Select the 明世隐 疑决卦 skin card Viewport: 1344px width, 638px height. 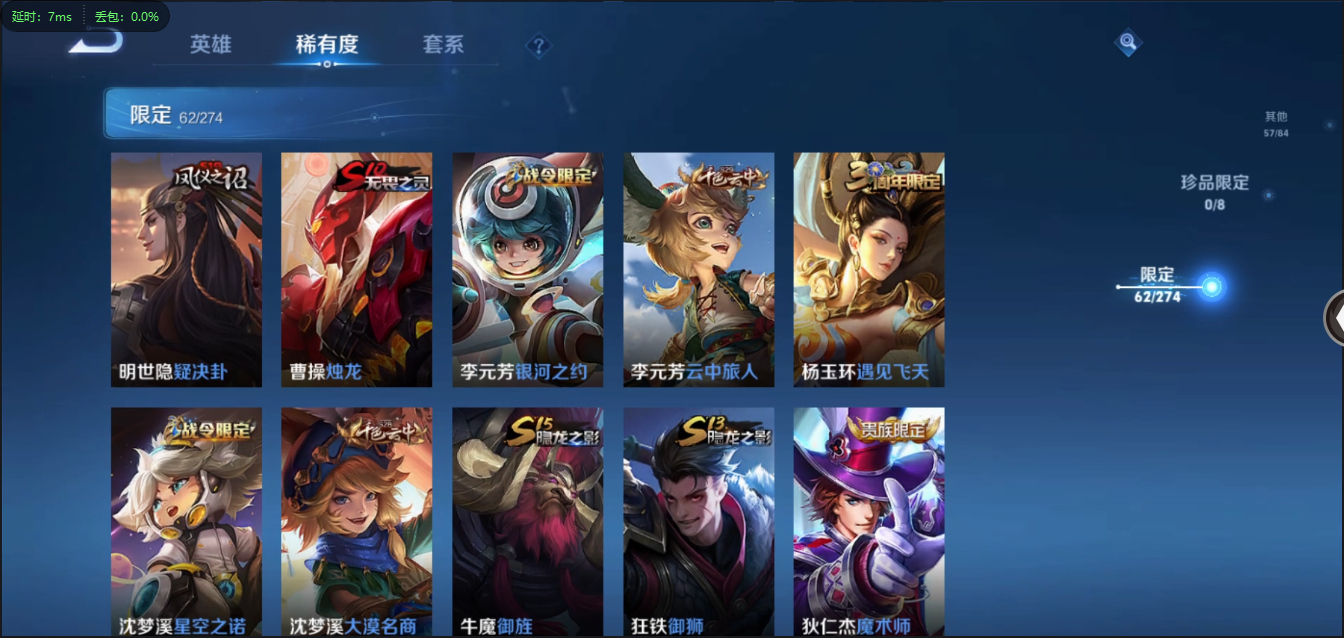186,270
